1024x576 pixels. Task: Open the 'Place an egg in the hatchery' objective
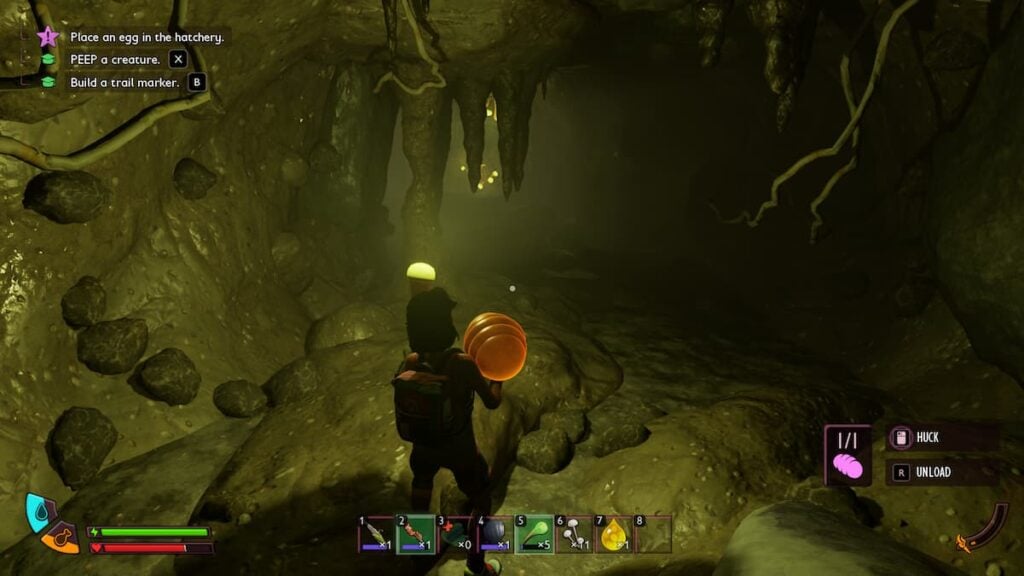146,37
